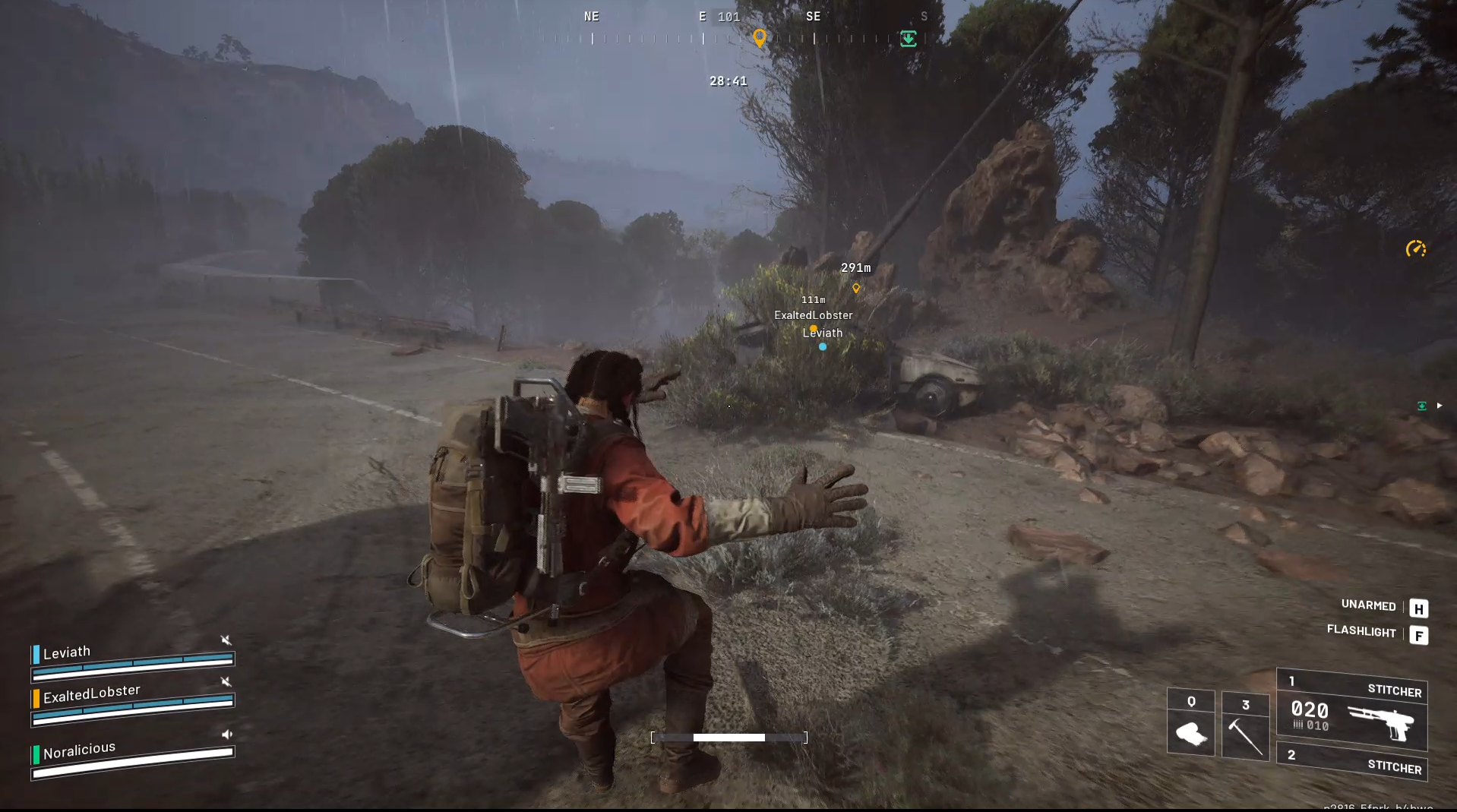The width and height of the screenshot is (1457, 812).
Task: Click the extraction marker on the right screen edge
Action: click(x=1421, y=406)
